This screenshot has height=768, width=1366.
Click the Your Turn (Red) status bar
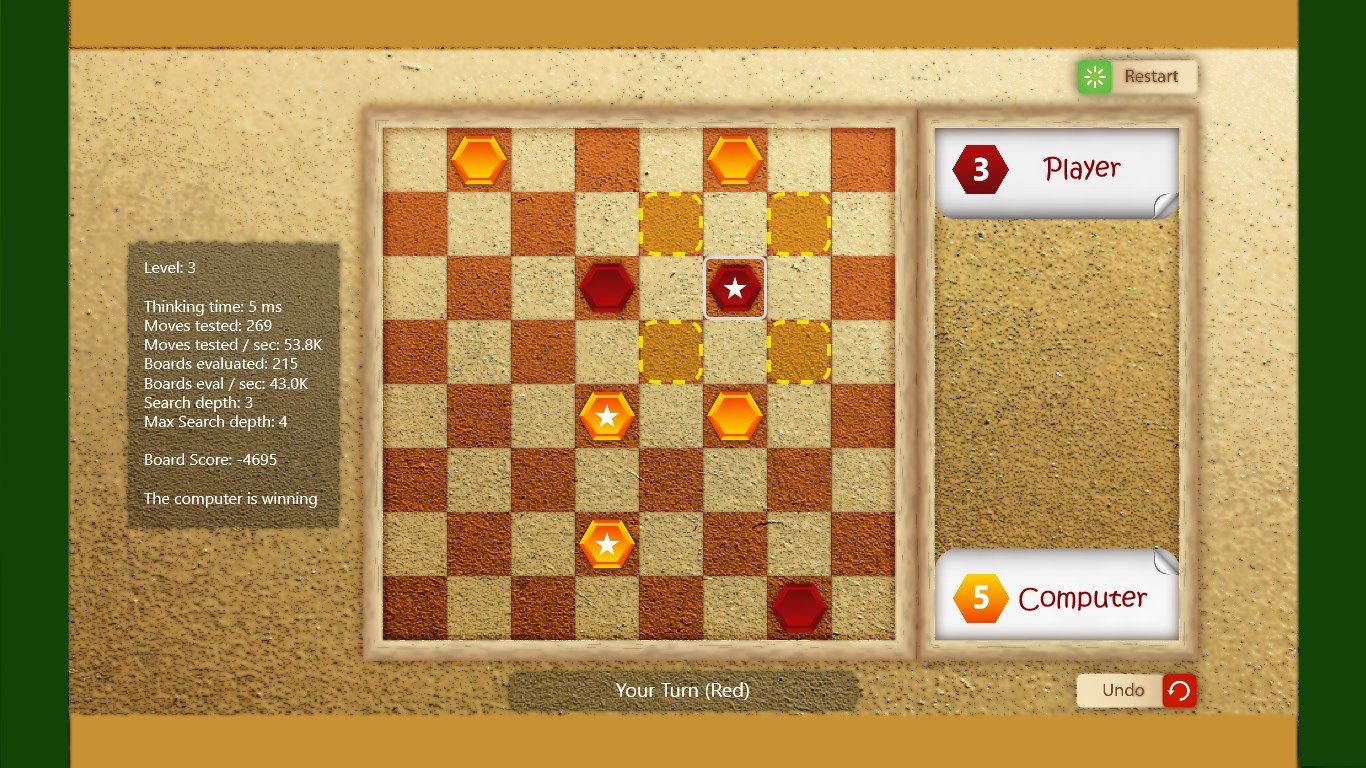point(683,690)
